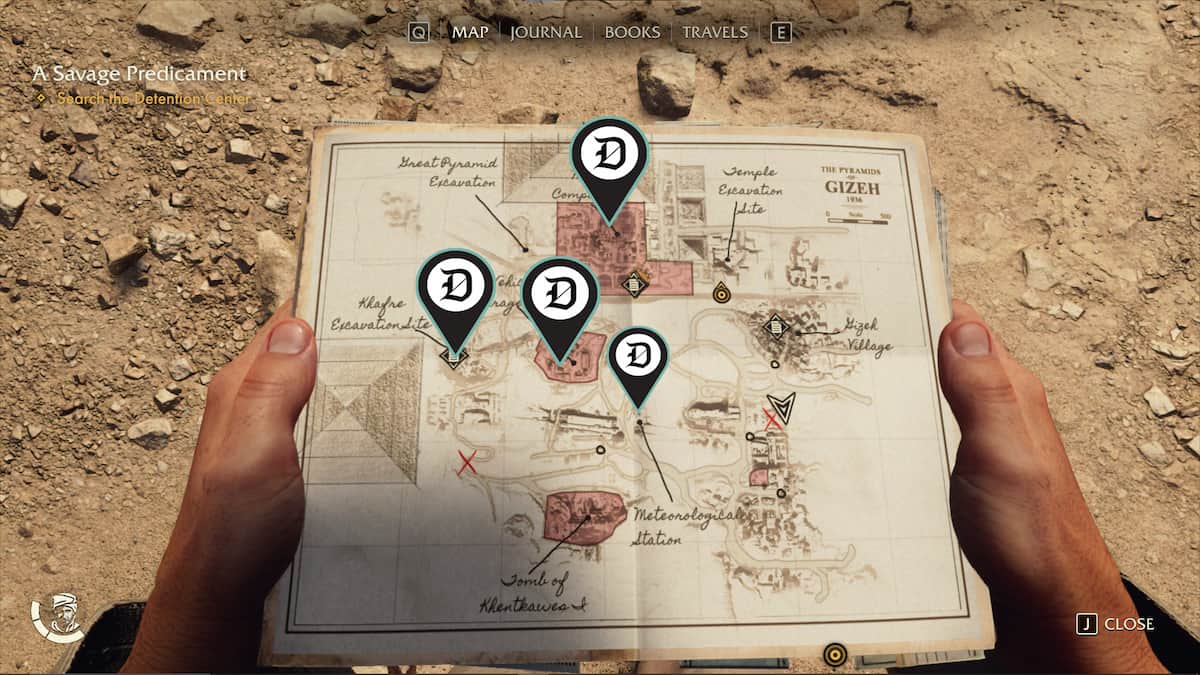Select the Map tab
Screen dimensions: 1200x675
[x=468, y=32]
